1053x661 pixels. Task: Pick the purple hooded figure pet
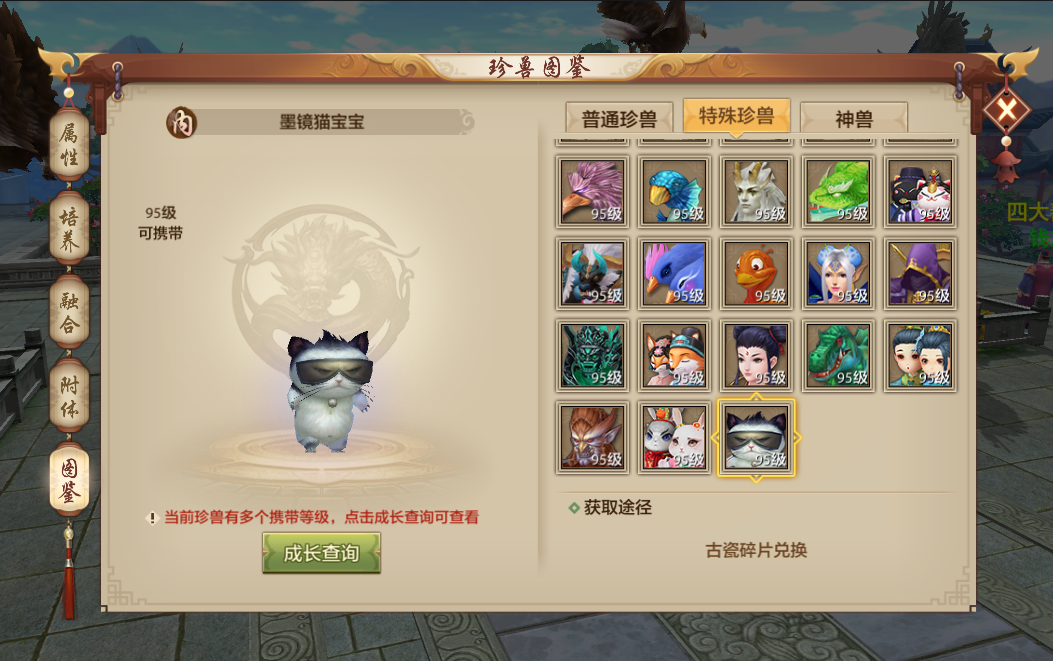(x=920, y=273)
